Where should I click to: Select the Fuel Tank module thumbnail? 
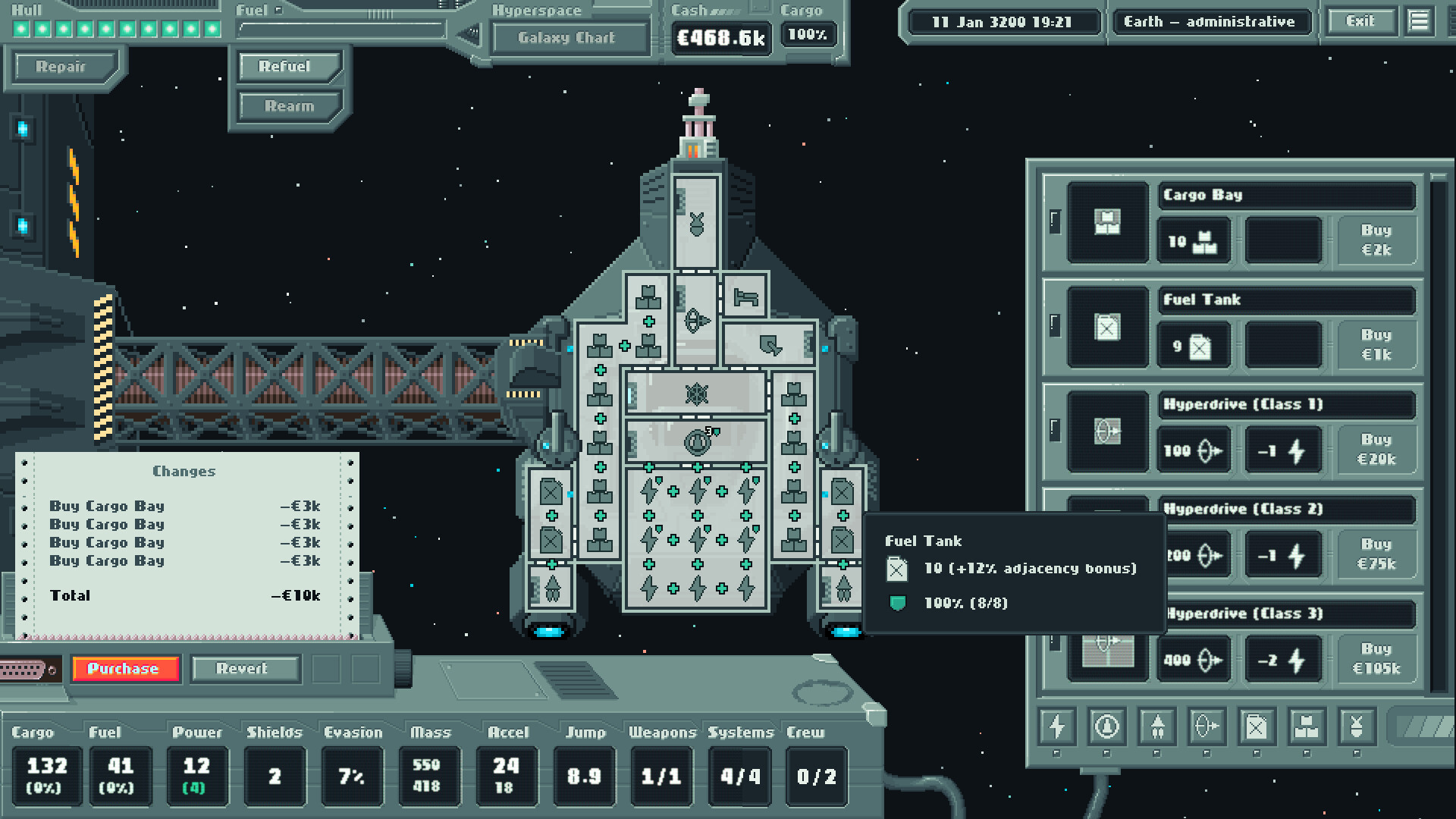(1107, 327)
